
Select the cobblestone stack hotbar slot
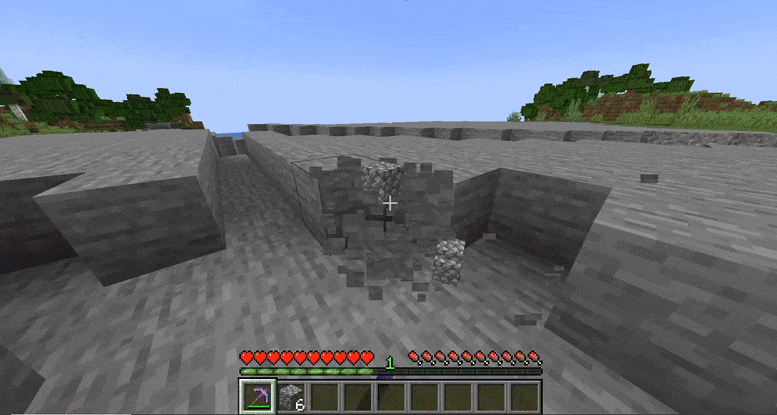pyautogui.click(x=292, y=396)
